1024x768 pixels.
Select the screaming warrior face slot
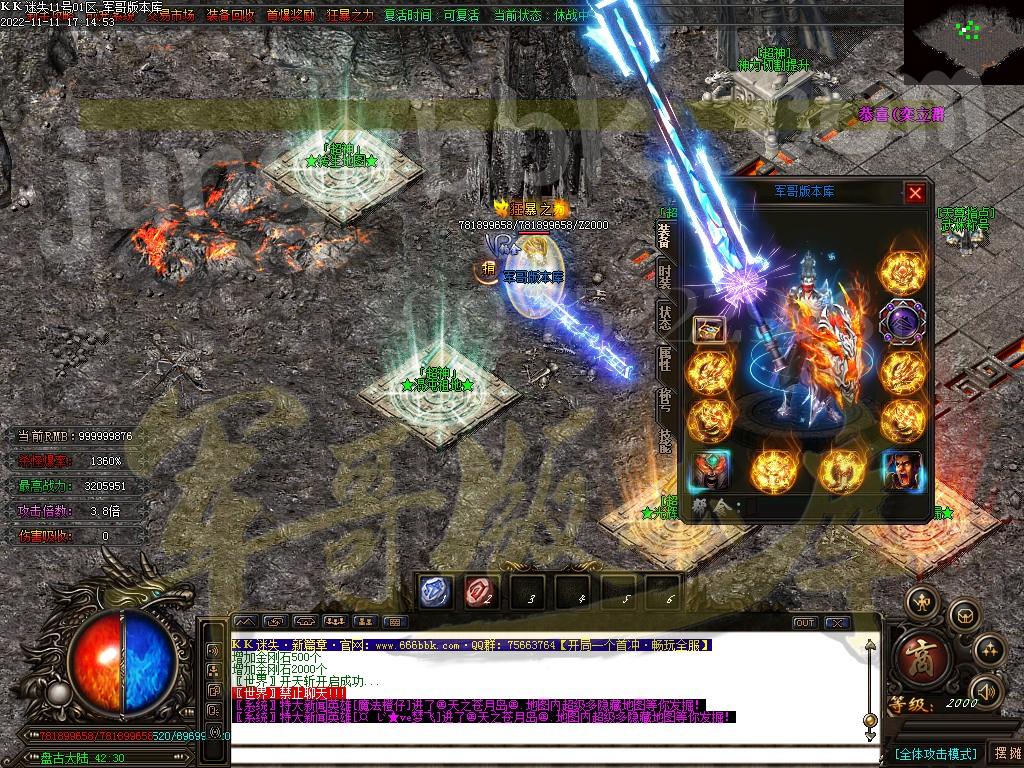(x=902, y=471)
